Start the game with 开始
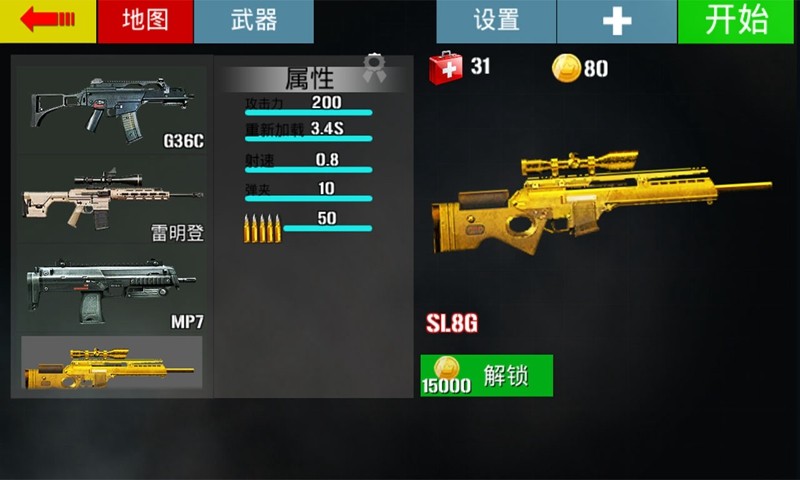 [x=735, y=21]
